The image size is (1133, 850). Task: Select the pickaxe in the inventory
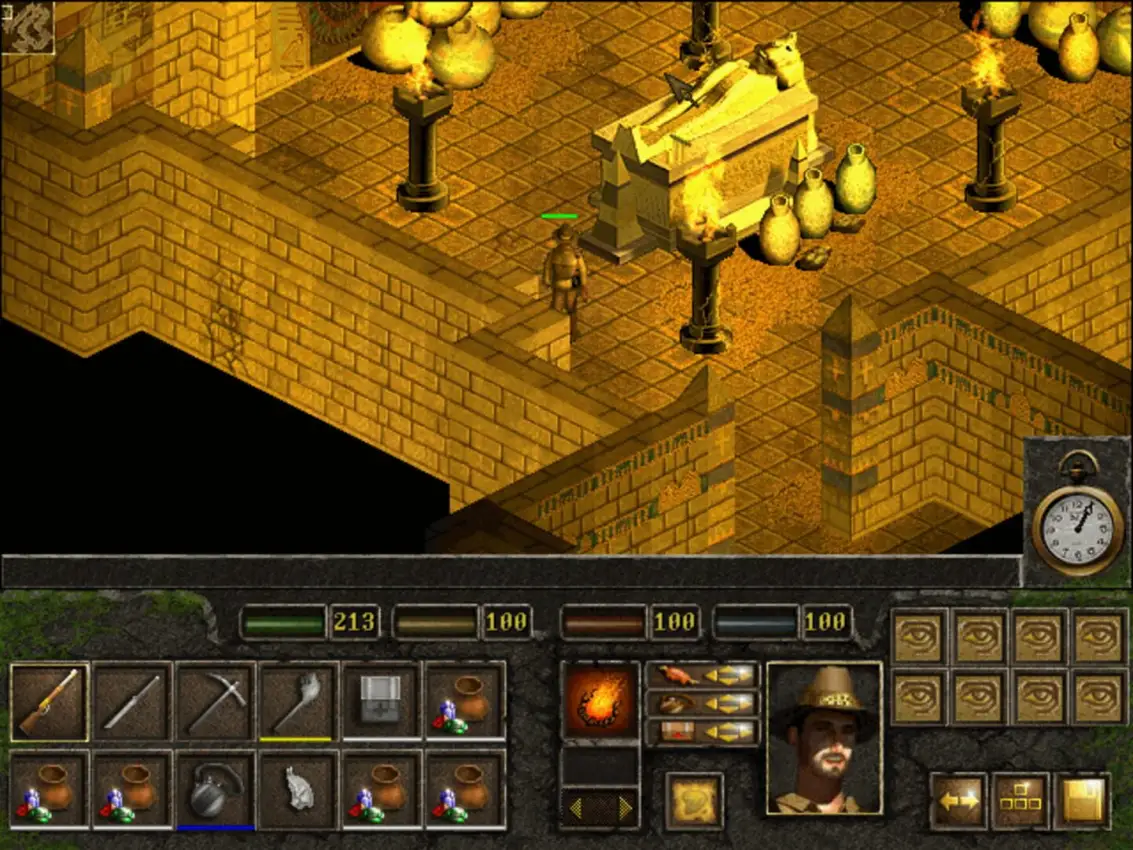point(216,701)
